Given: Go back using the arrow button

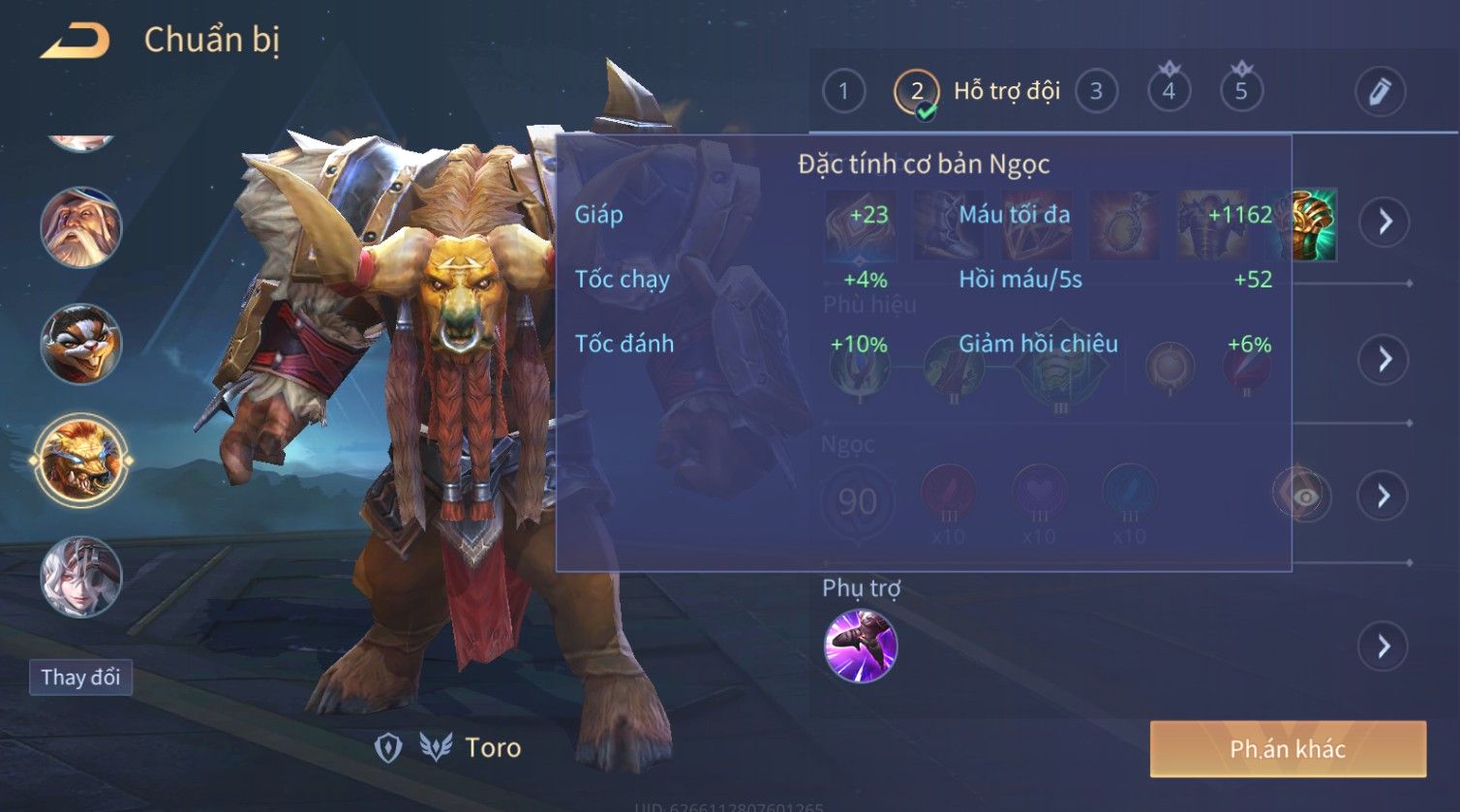Looking at the screenshot, I should click(76, 41).
